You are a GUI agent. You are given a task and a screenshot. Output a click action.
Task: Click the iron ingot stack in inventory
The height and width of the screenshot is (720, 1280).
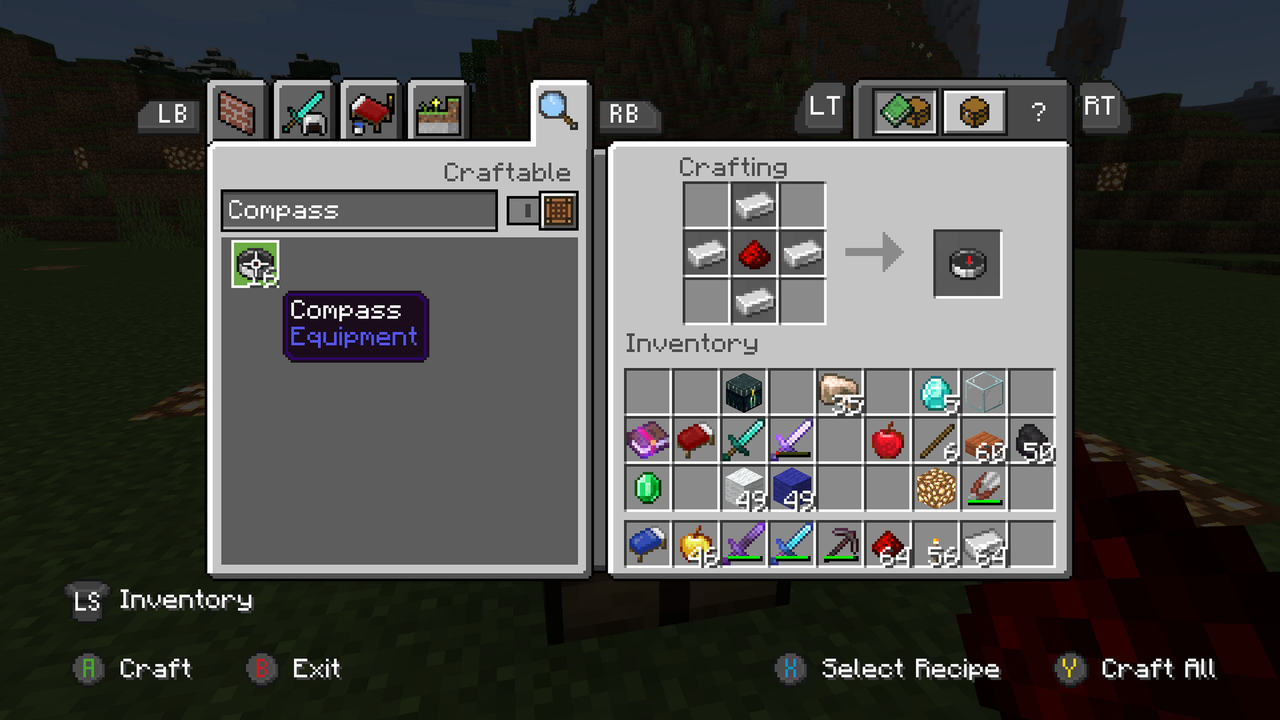[x=983, y=543]
